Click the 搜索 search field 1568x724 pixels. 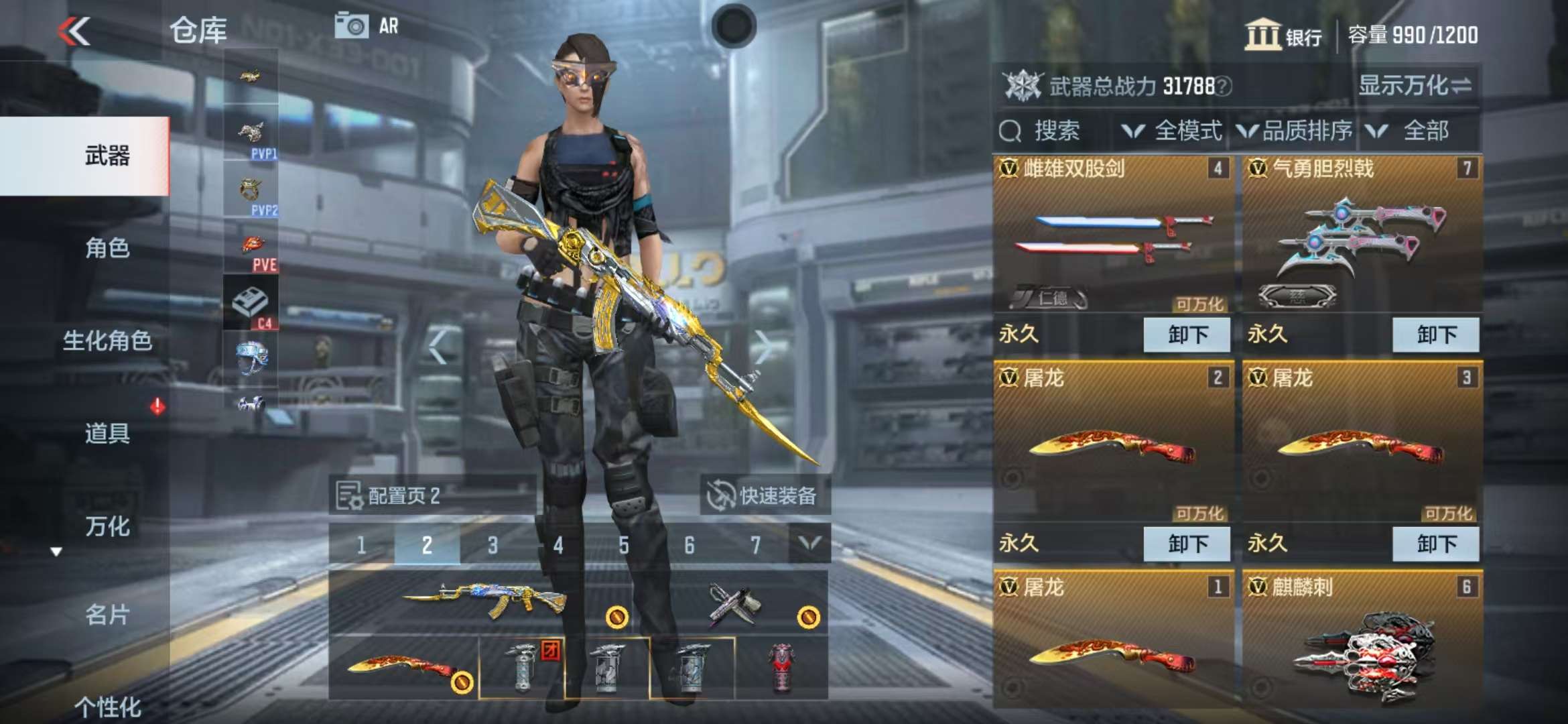(x=1055, y=131)
